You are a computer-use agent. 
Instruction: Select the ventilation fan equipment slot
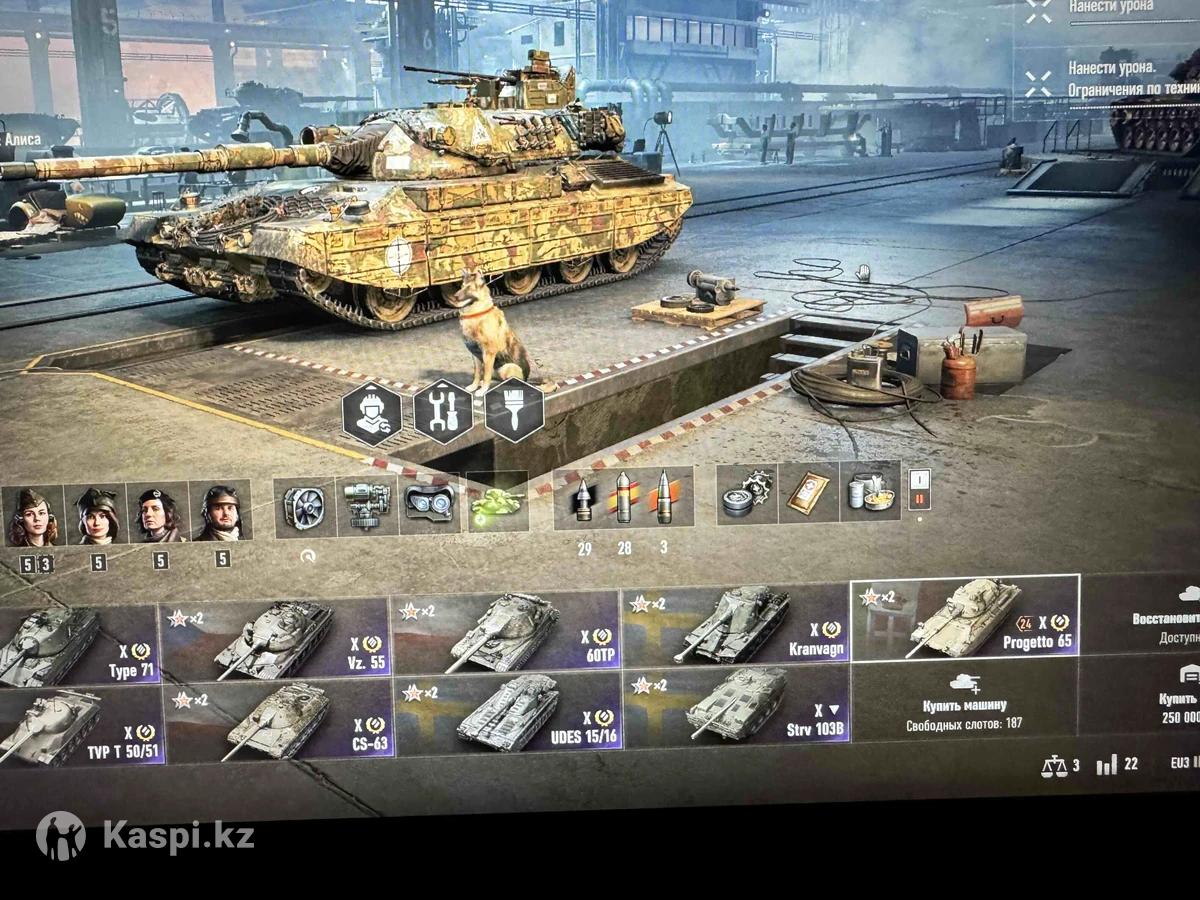(305, 507)
